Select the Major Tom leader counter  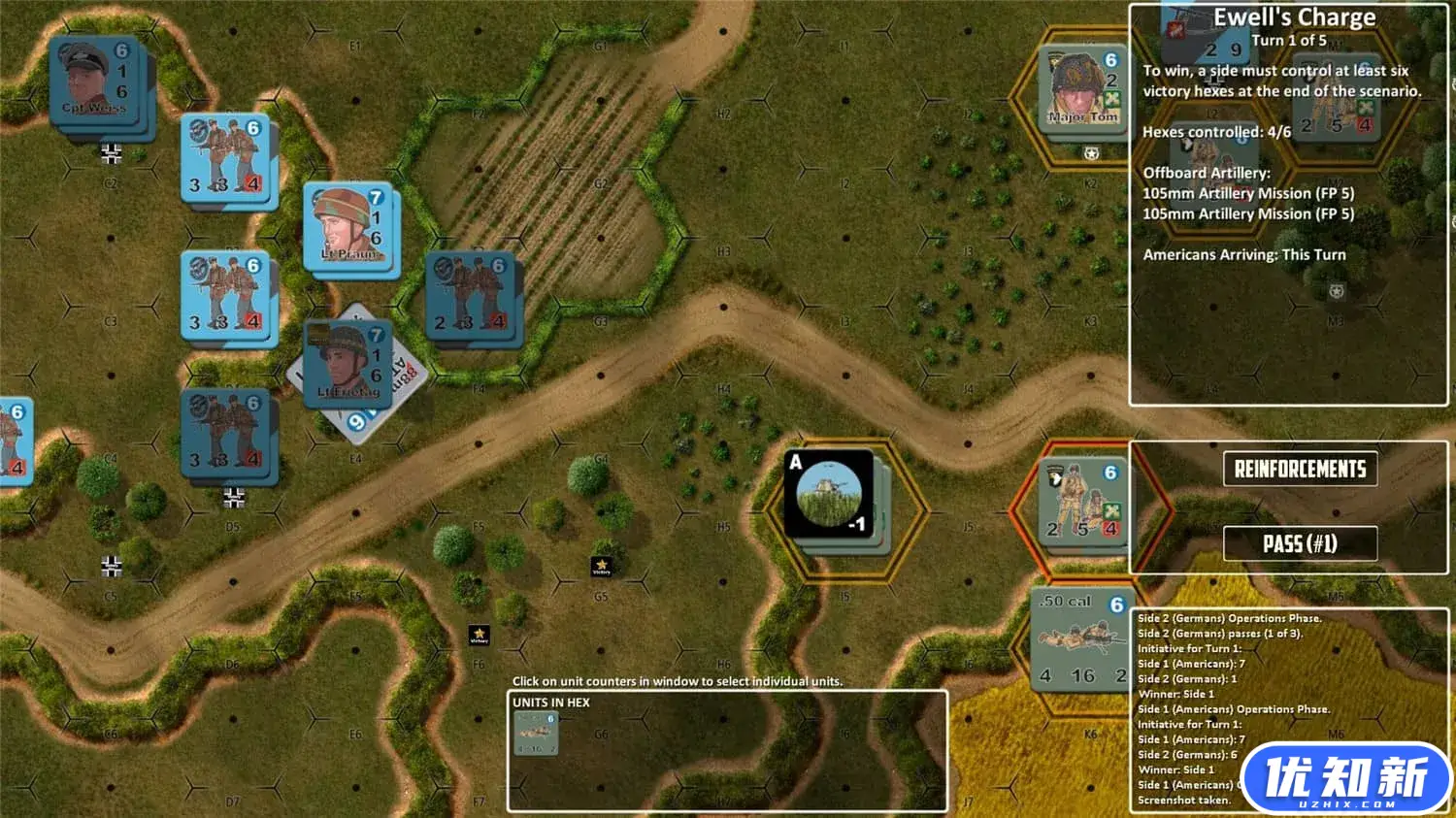pyautogui.click(x=1080, y=92)
